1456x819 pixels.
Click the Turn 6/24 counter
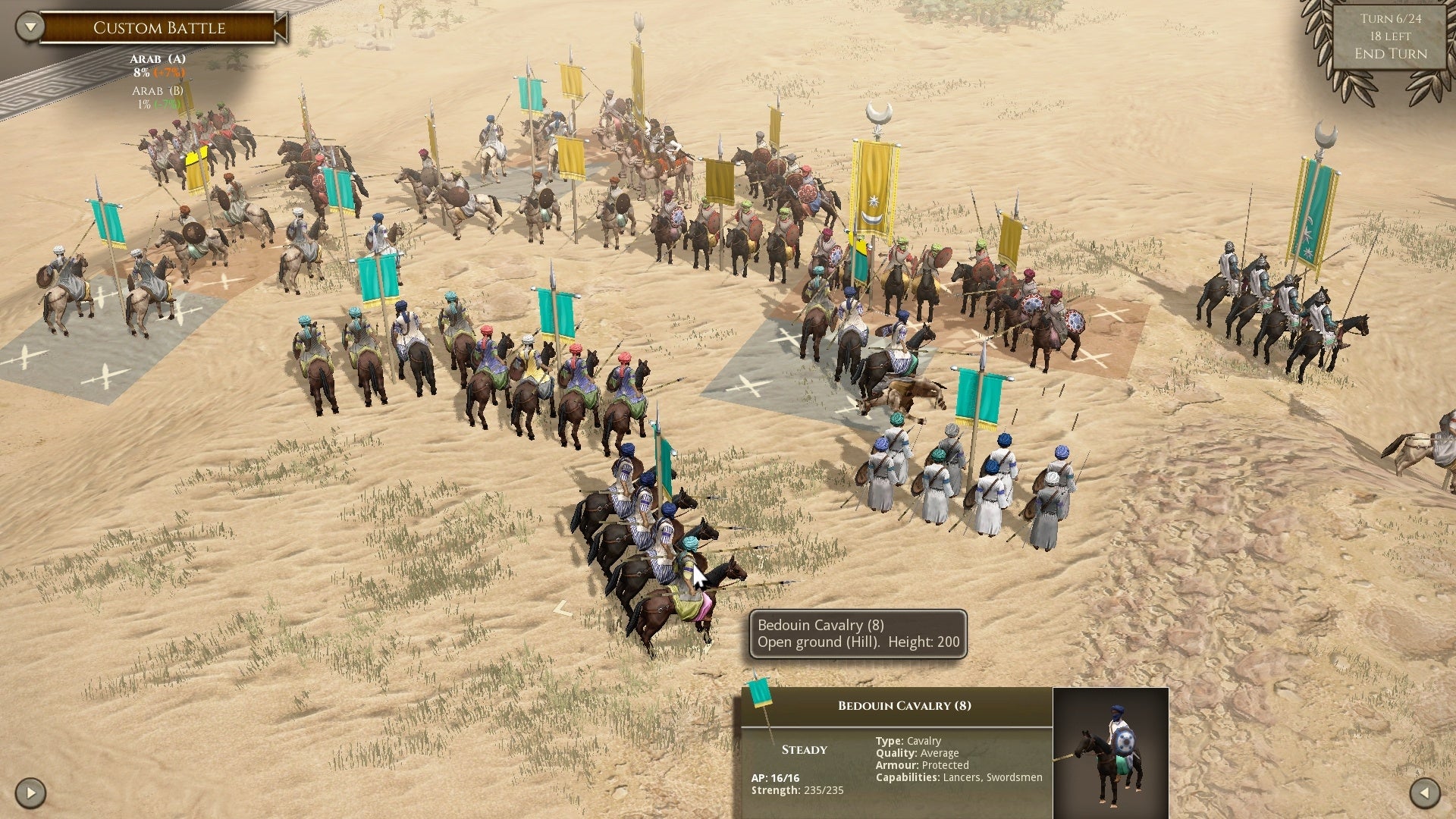(x=1390, y=18)
